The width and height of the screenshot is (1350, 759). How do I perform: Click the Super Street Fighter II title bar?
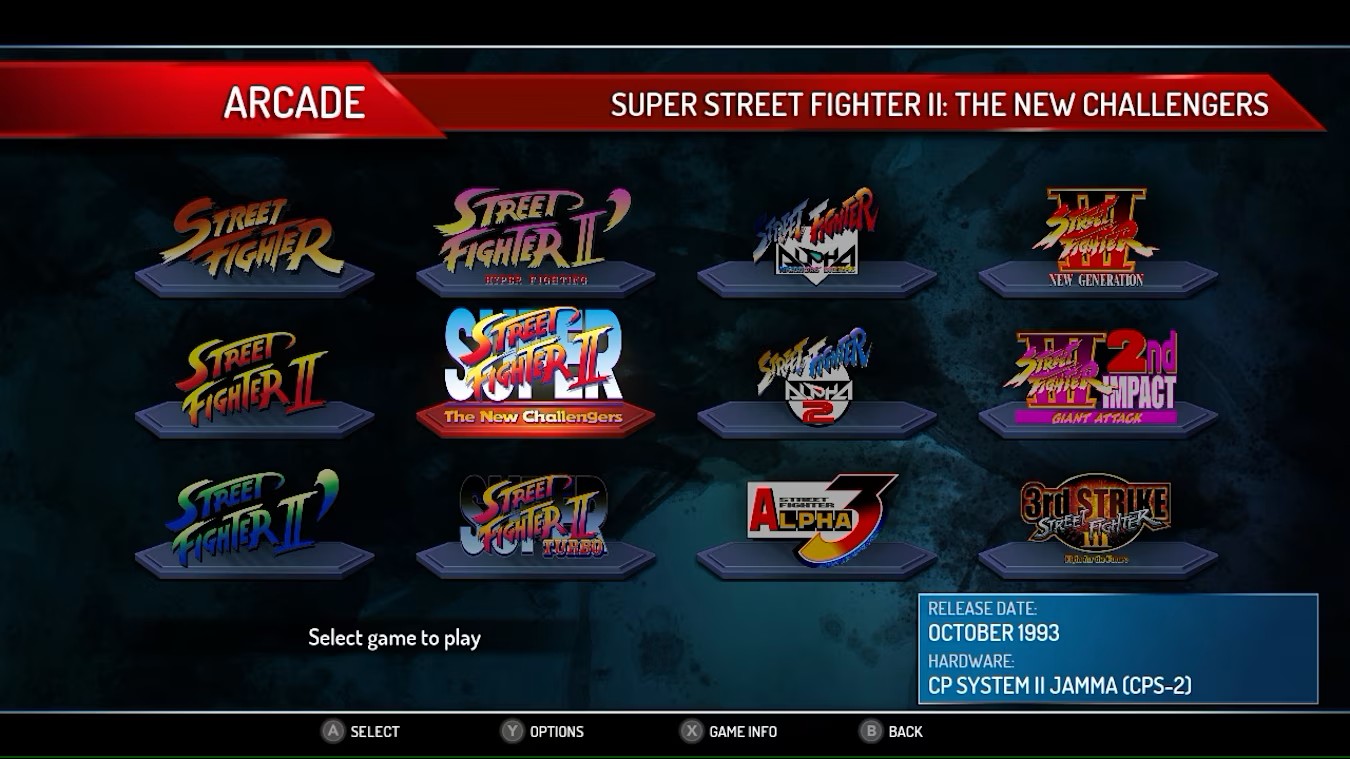(940, 104)
